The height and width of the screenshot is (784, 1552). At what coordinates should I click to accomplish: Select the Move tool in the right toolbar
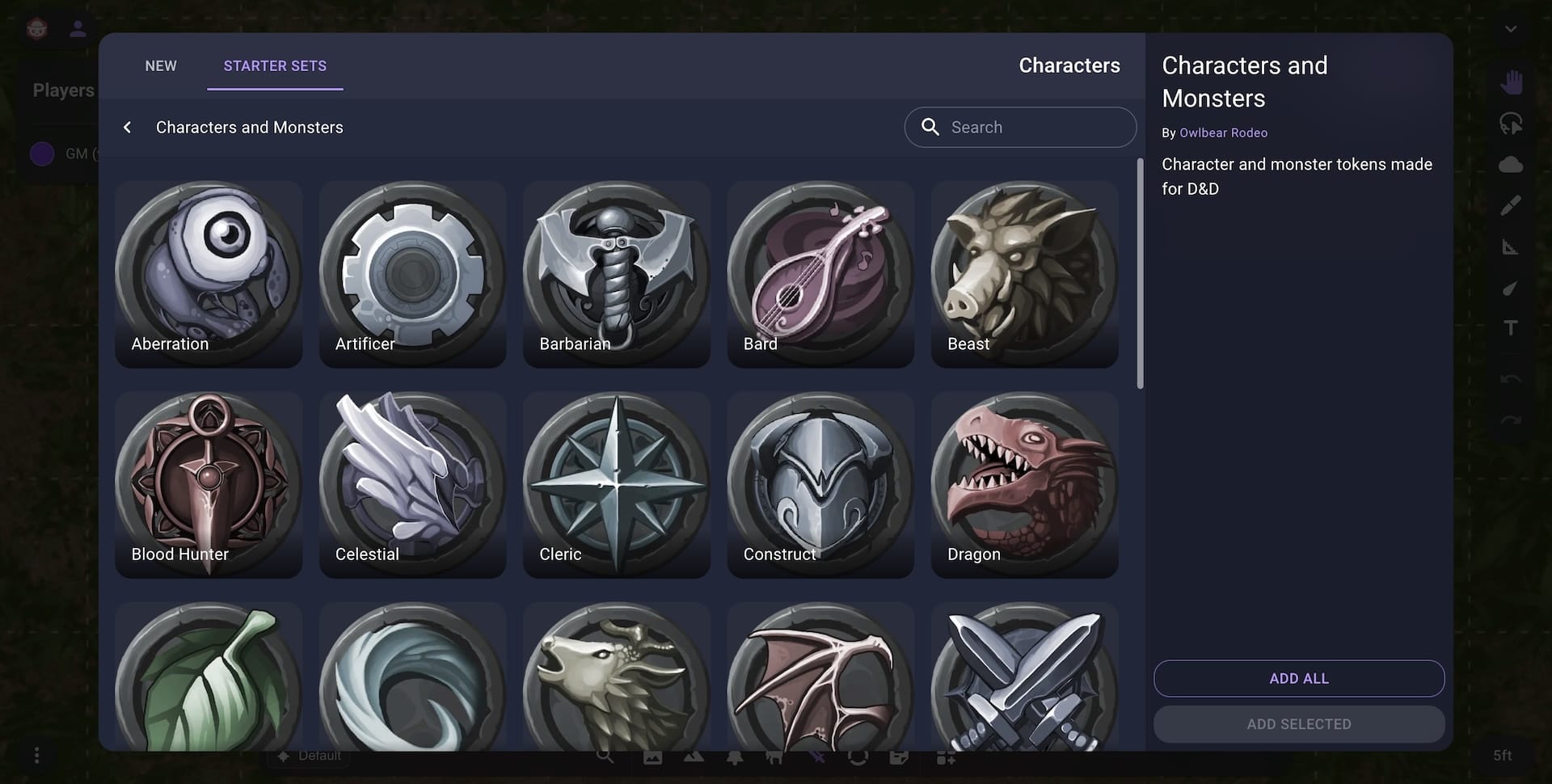(x=1512, y=81)
